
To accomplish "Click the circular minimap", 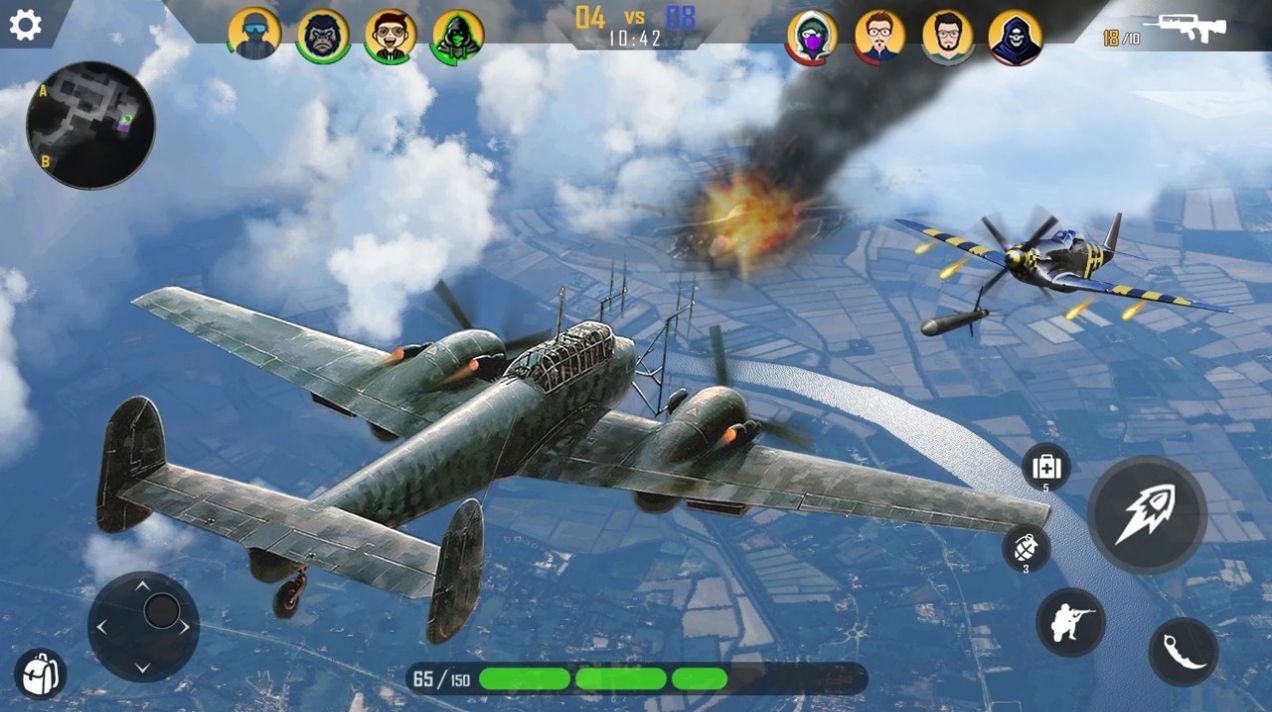I will 91,125.
